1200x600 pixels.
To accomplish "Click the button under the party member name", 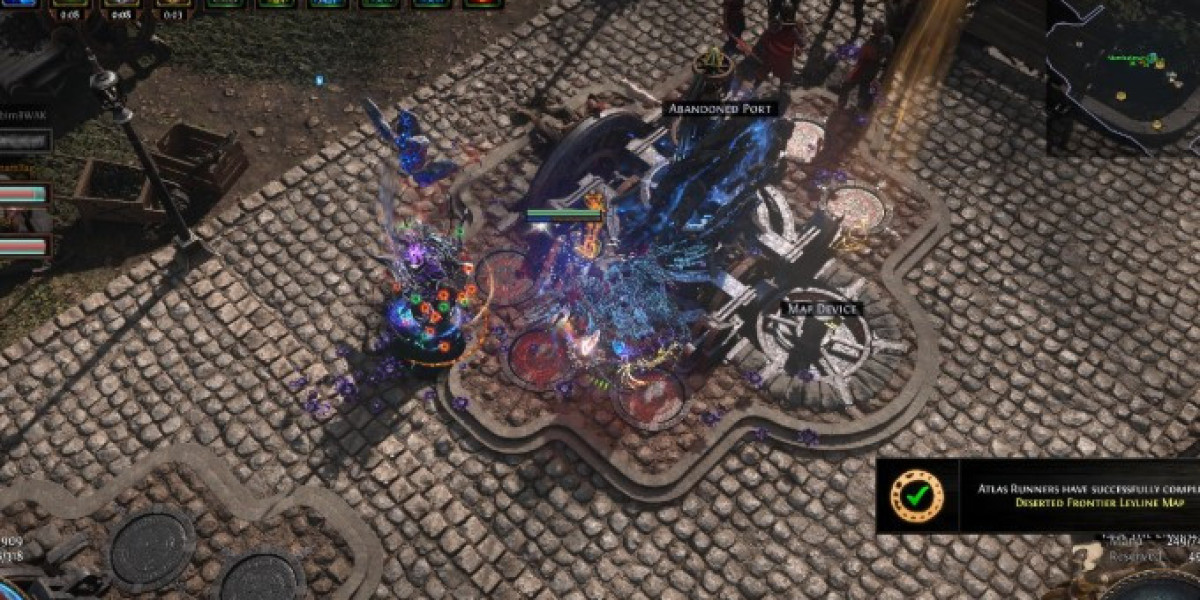I will click(x=25, y=141).
